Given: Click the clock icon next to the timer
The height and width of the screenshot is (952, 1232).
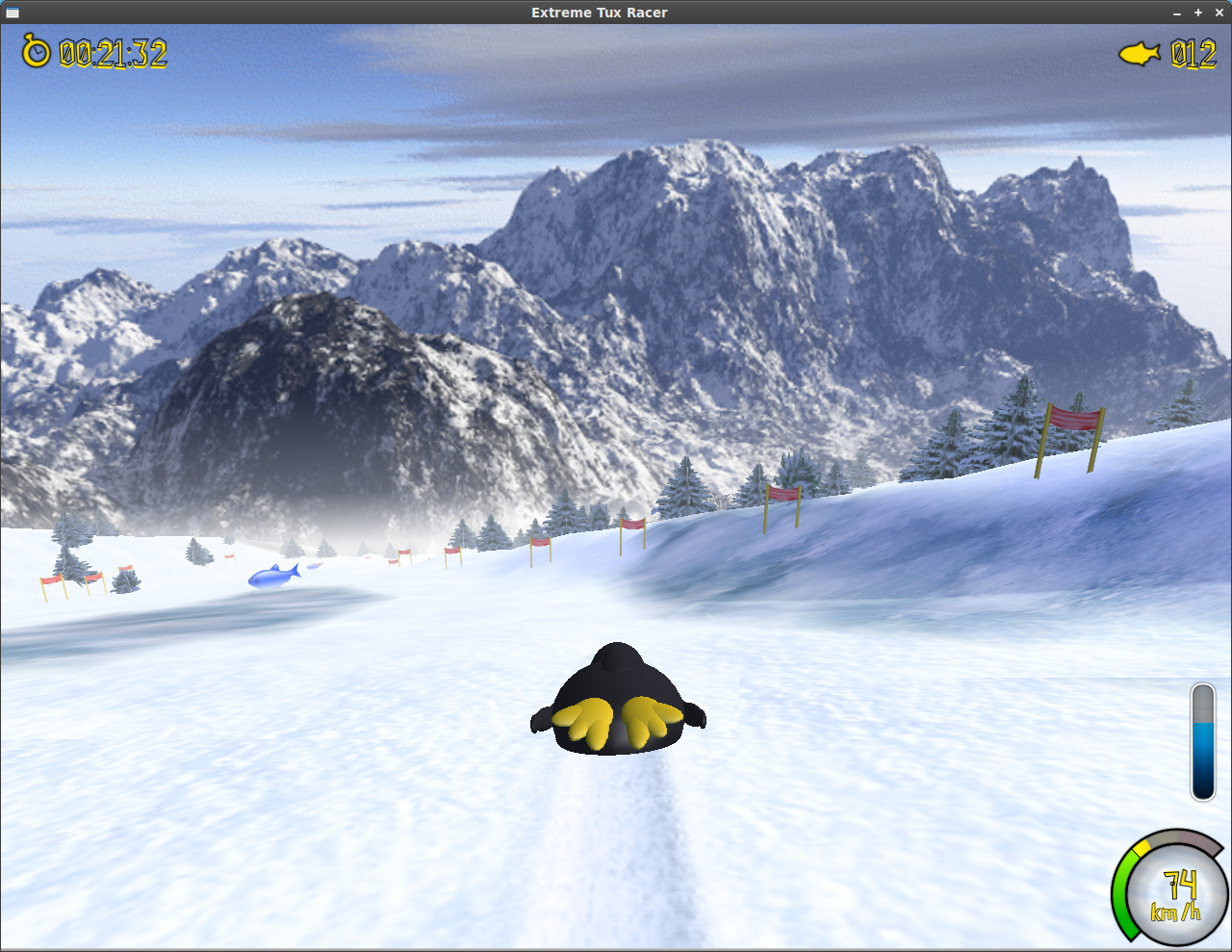Looking at the screenshot, I should (36, 53).
